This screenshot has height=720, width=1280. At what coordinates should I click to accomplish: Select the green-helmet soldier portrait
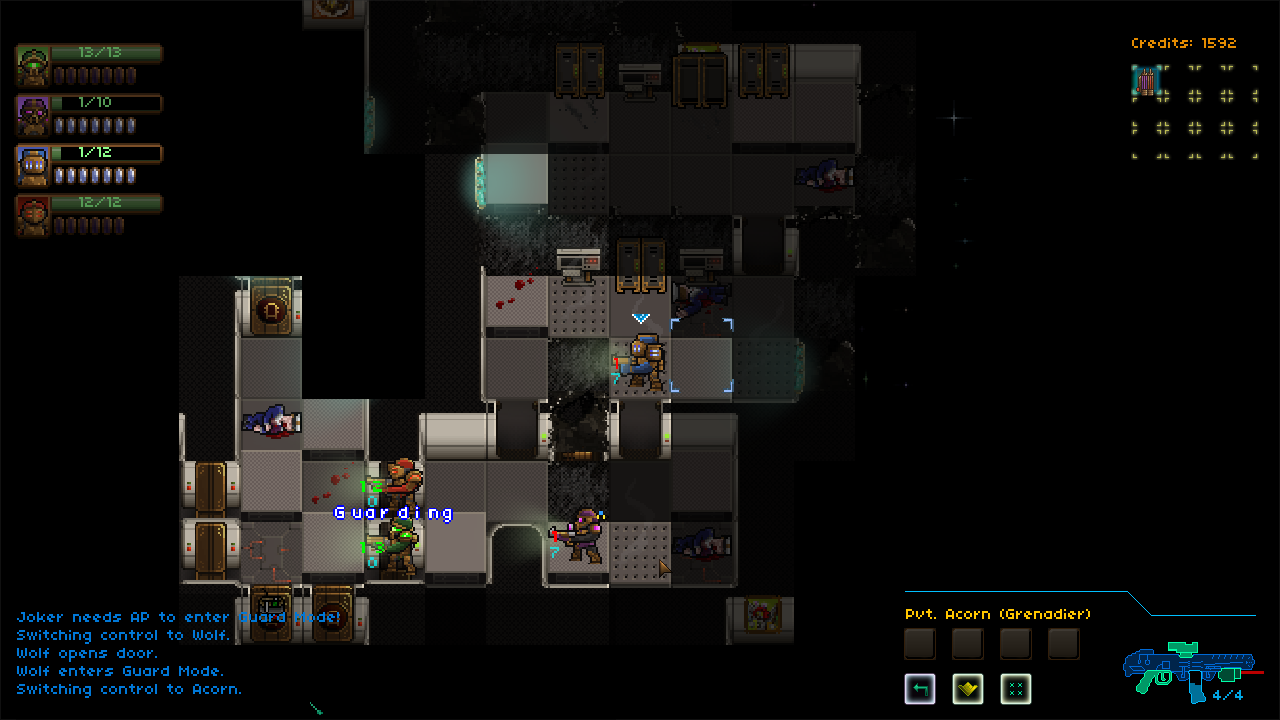pos(34,66)
